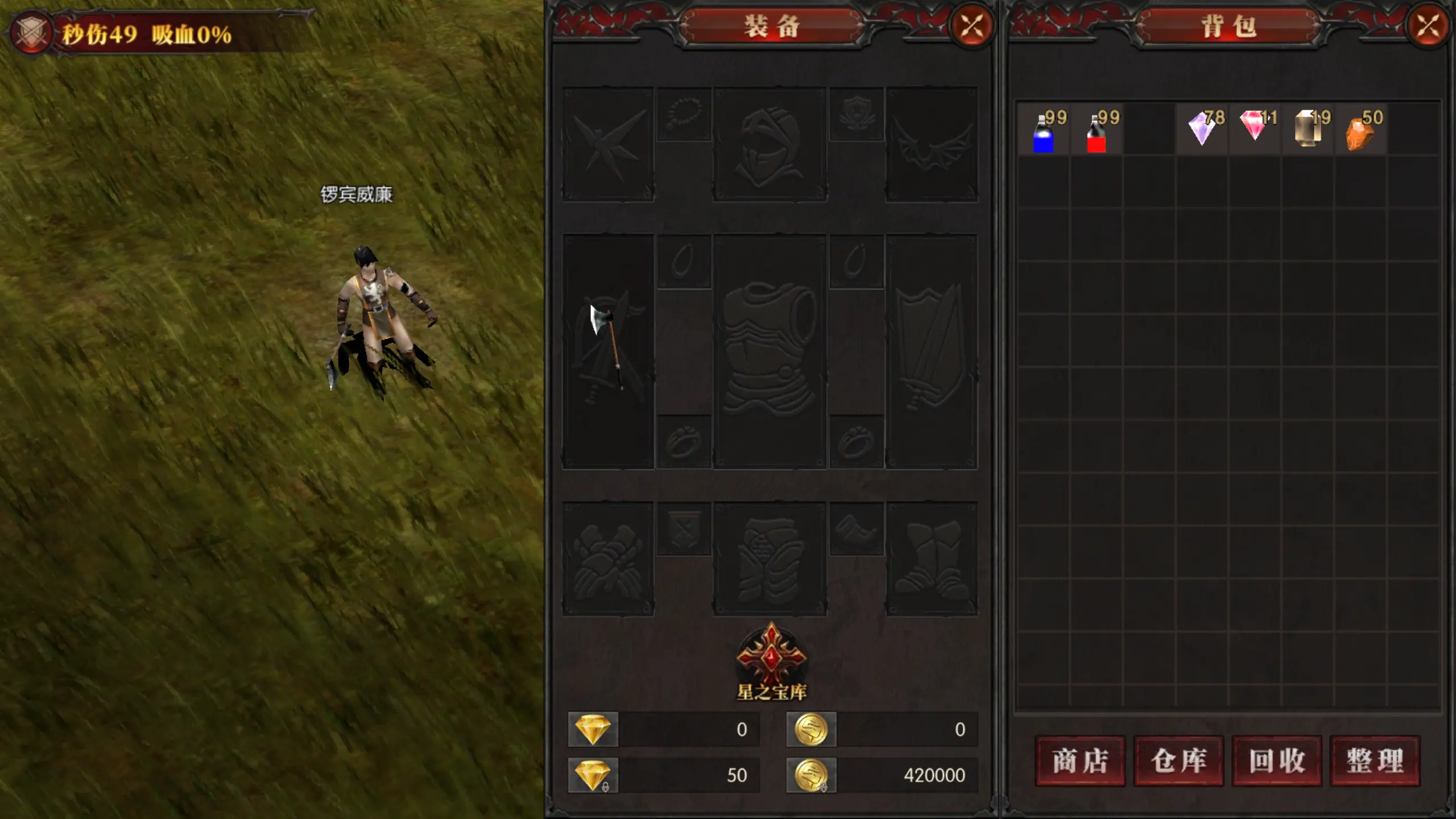
Task: Click the shield off-hand equipment slot
Action: pyautogui.click(x=932, y=351)
